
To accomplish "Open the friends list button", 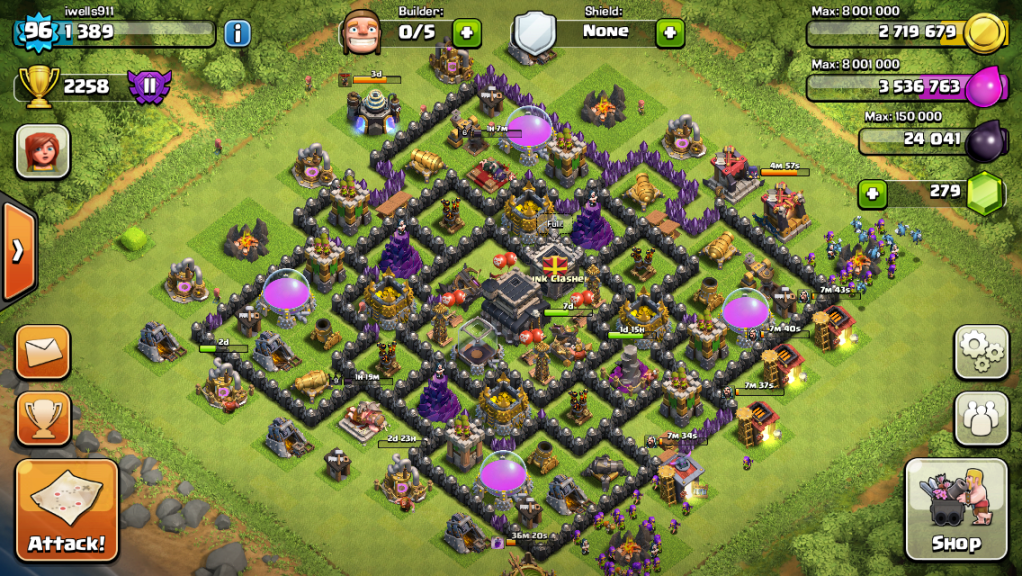I will click(x=981, y=418).
